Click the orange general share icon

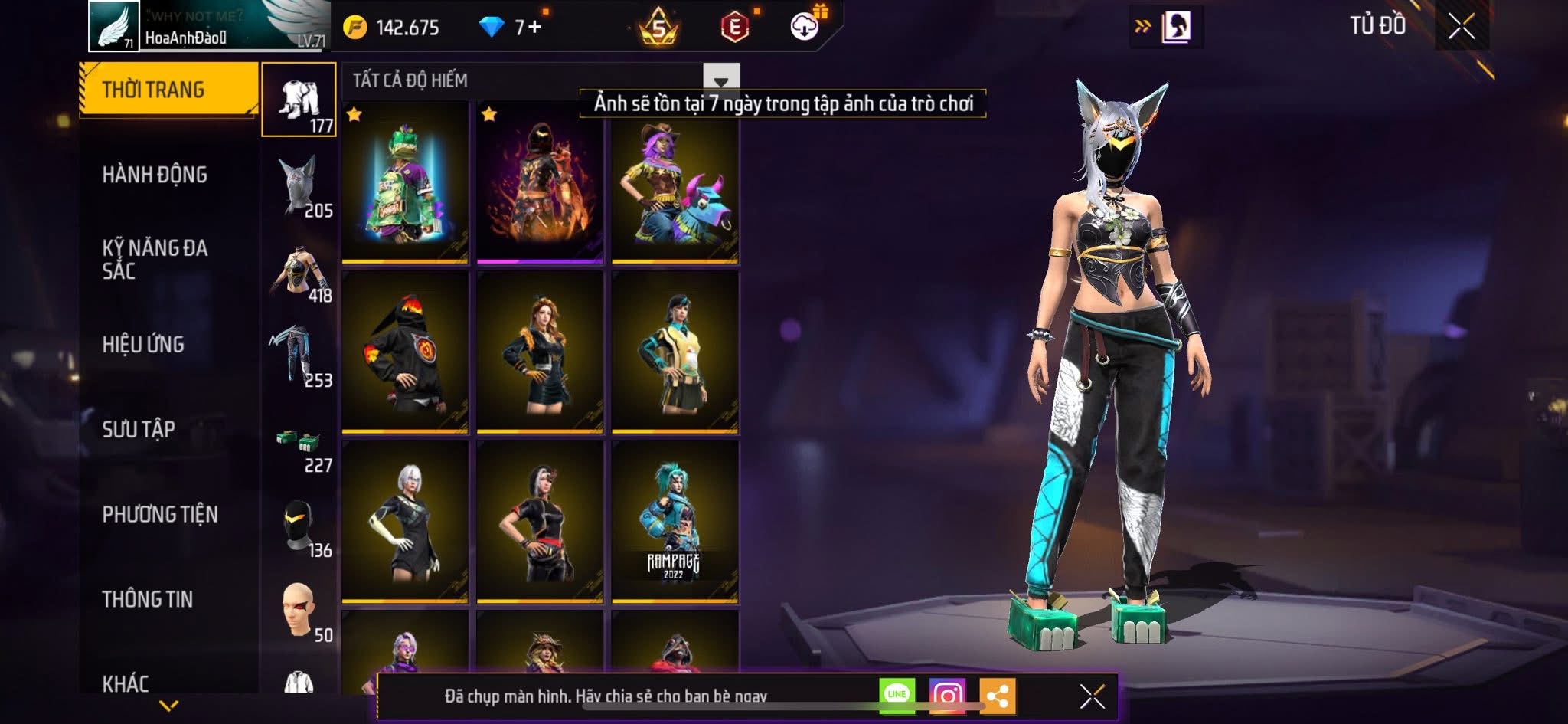[x=997, y=695]
